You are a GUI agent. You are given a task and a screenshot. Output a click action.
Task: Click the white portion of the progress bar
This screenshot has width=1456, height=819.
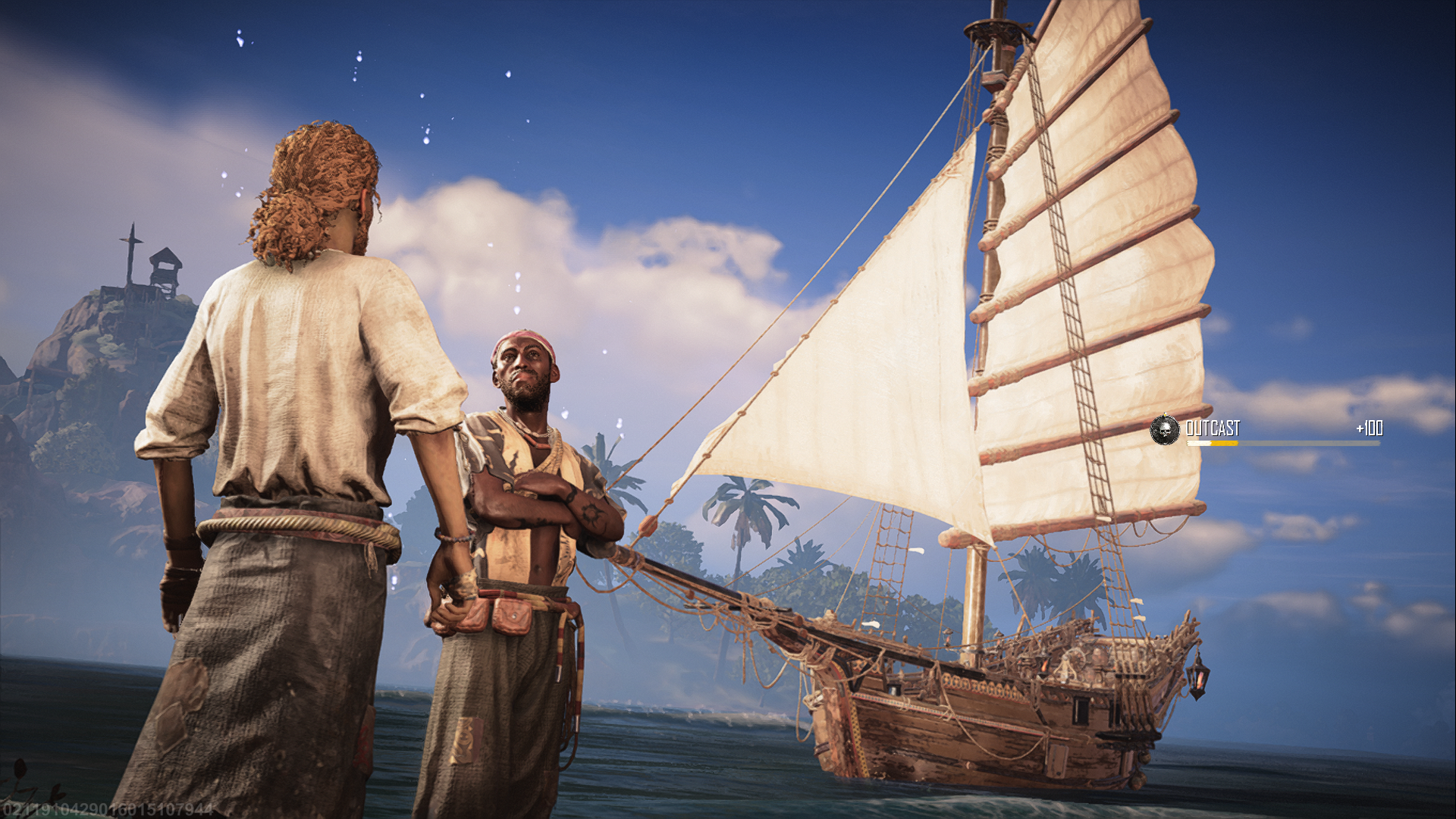pos(1200,444)
